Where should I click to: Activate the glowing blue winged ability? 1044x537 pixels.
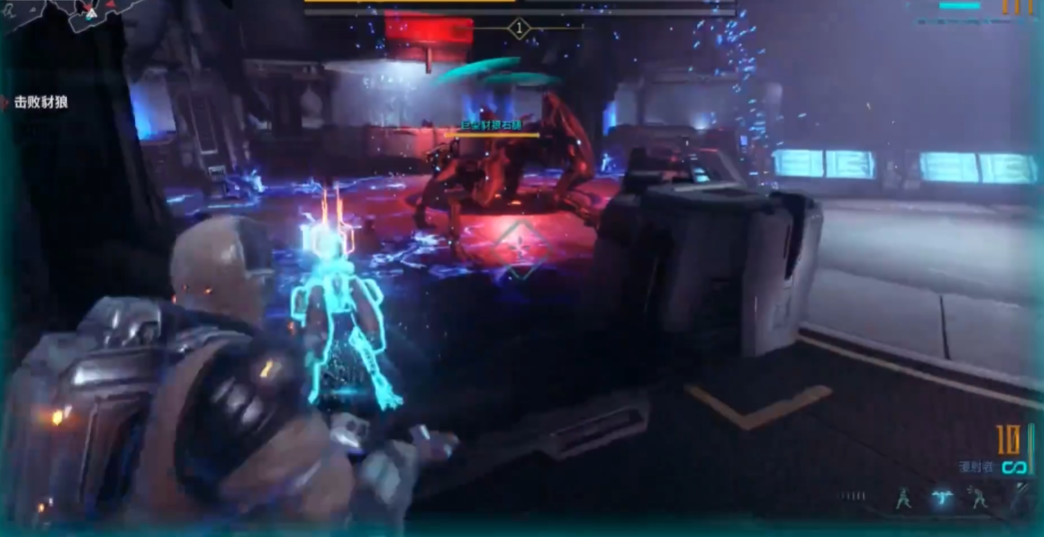941,497
